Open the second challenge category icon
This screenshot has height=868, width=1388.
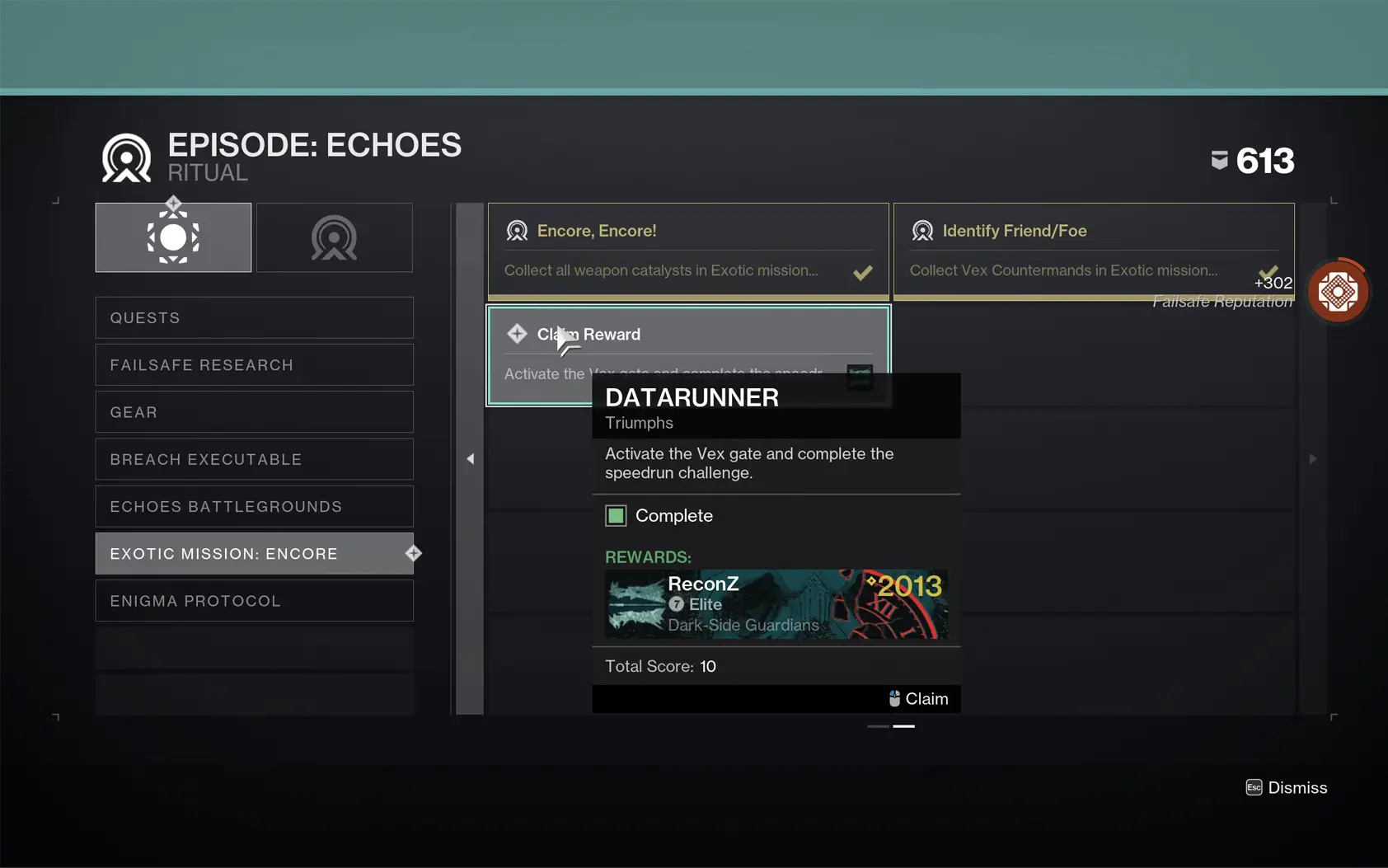point(333,237)
